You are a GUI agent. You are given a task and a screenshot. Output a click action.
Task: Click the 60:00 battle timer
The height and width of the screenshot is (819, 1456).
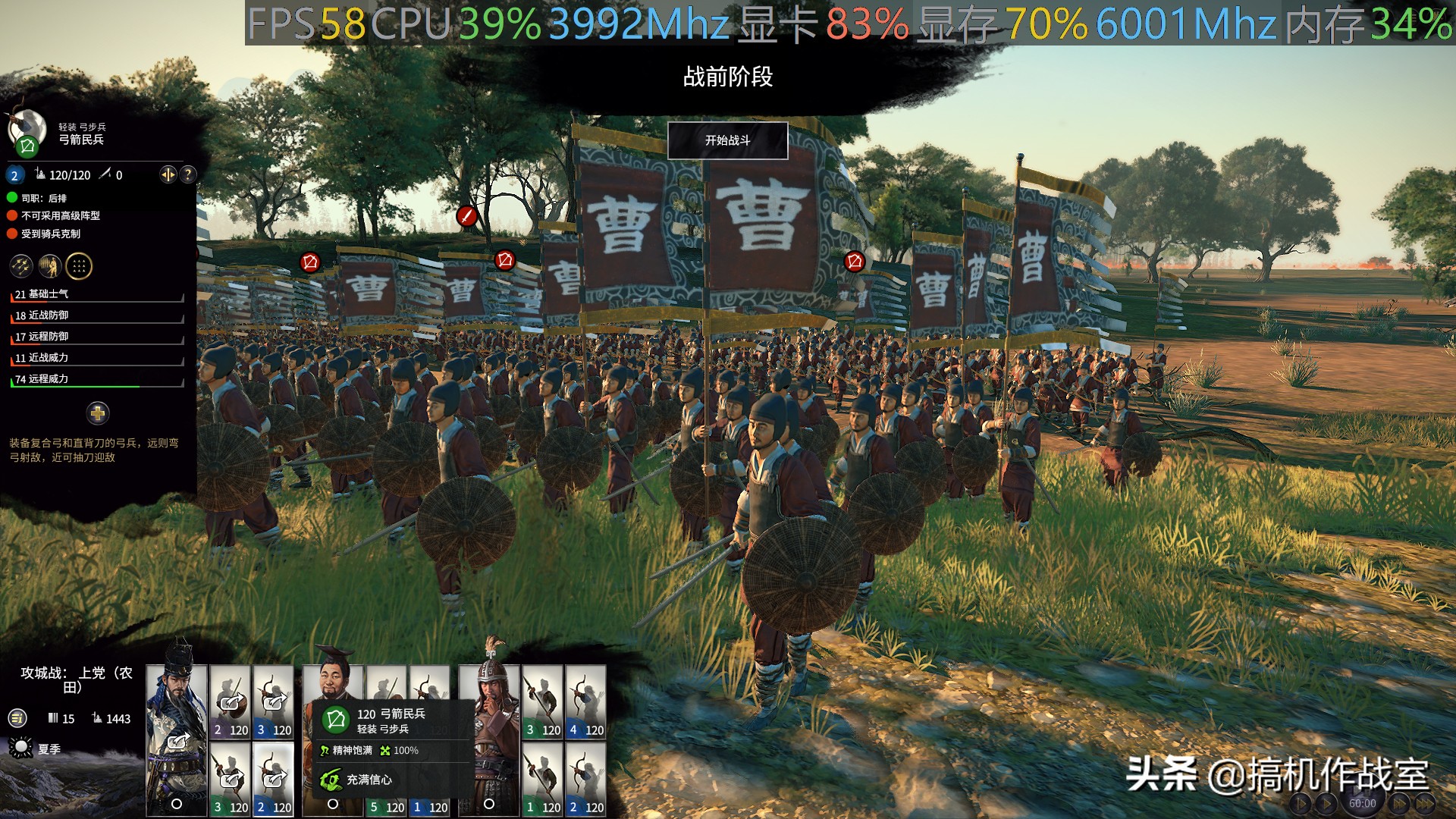[x=1363, y=802]
